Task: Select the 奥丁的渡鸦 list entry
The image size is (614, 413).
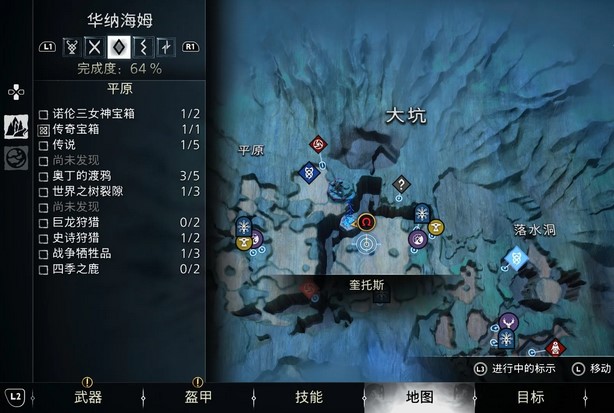Action: click(x=121, y=176)
